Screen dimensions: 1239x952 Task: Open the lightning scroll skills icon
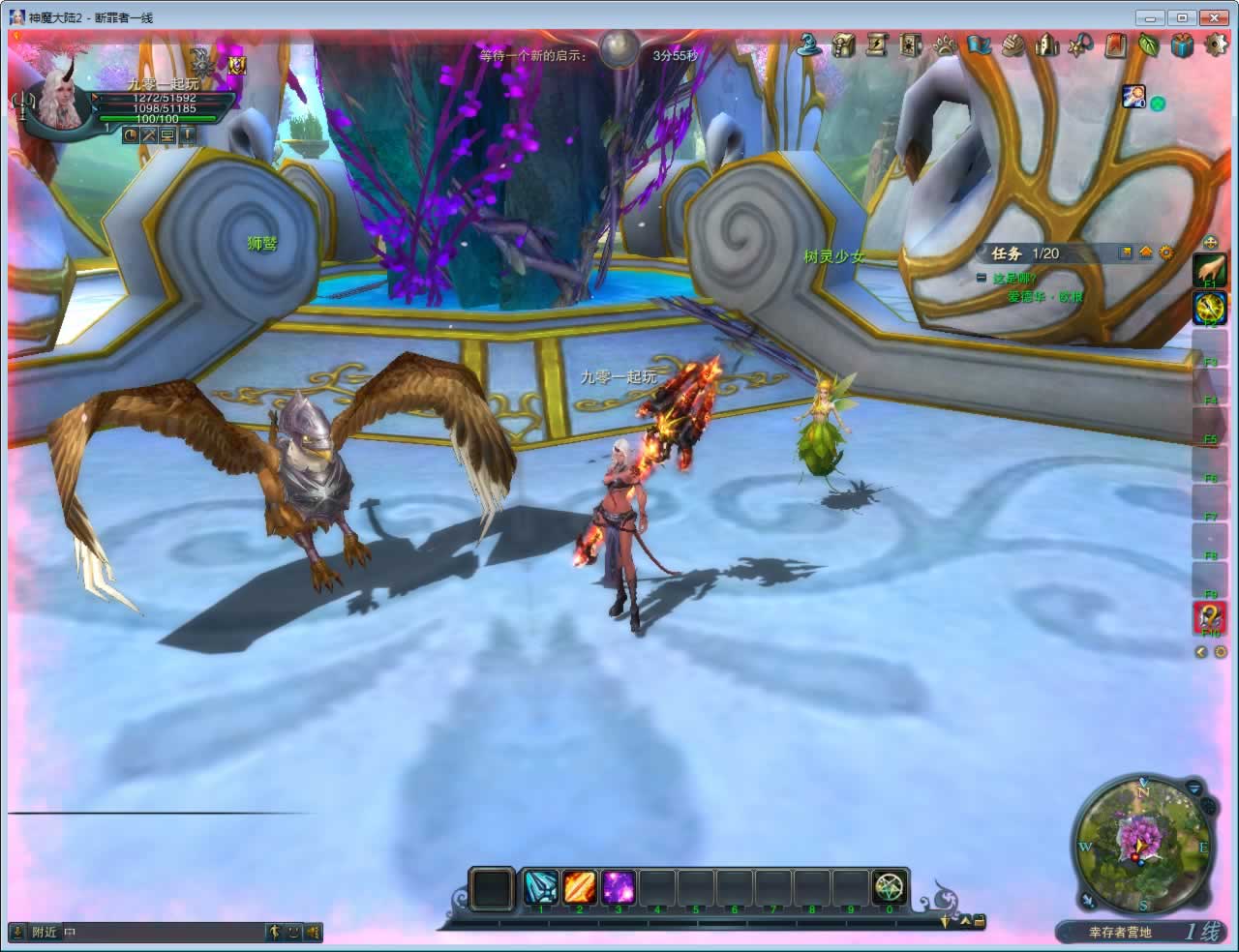(877, 45)
